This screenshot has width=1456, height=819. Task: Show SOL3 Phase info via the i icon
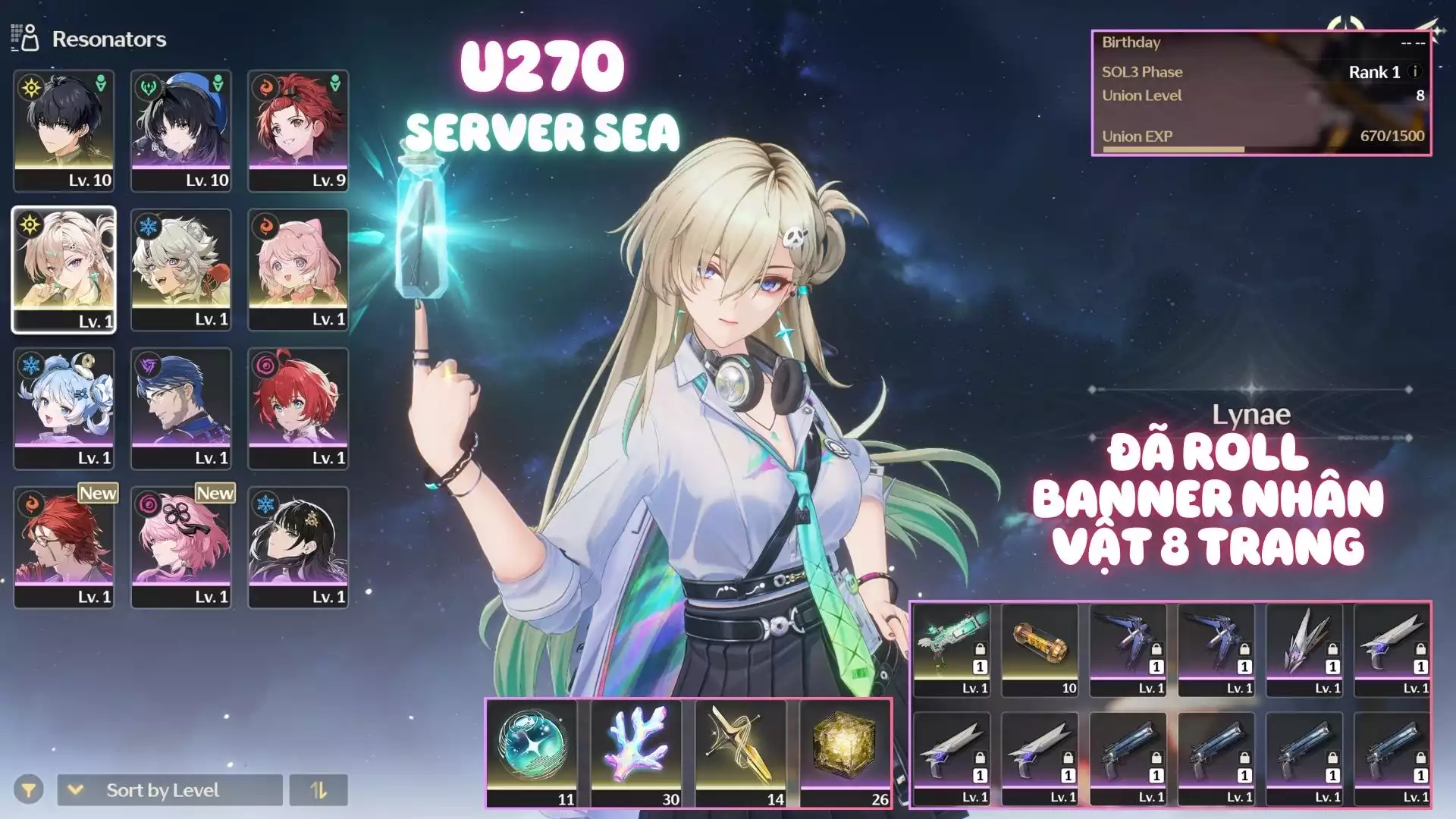pos(1414,72)
